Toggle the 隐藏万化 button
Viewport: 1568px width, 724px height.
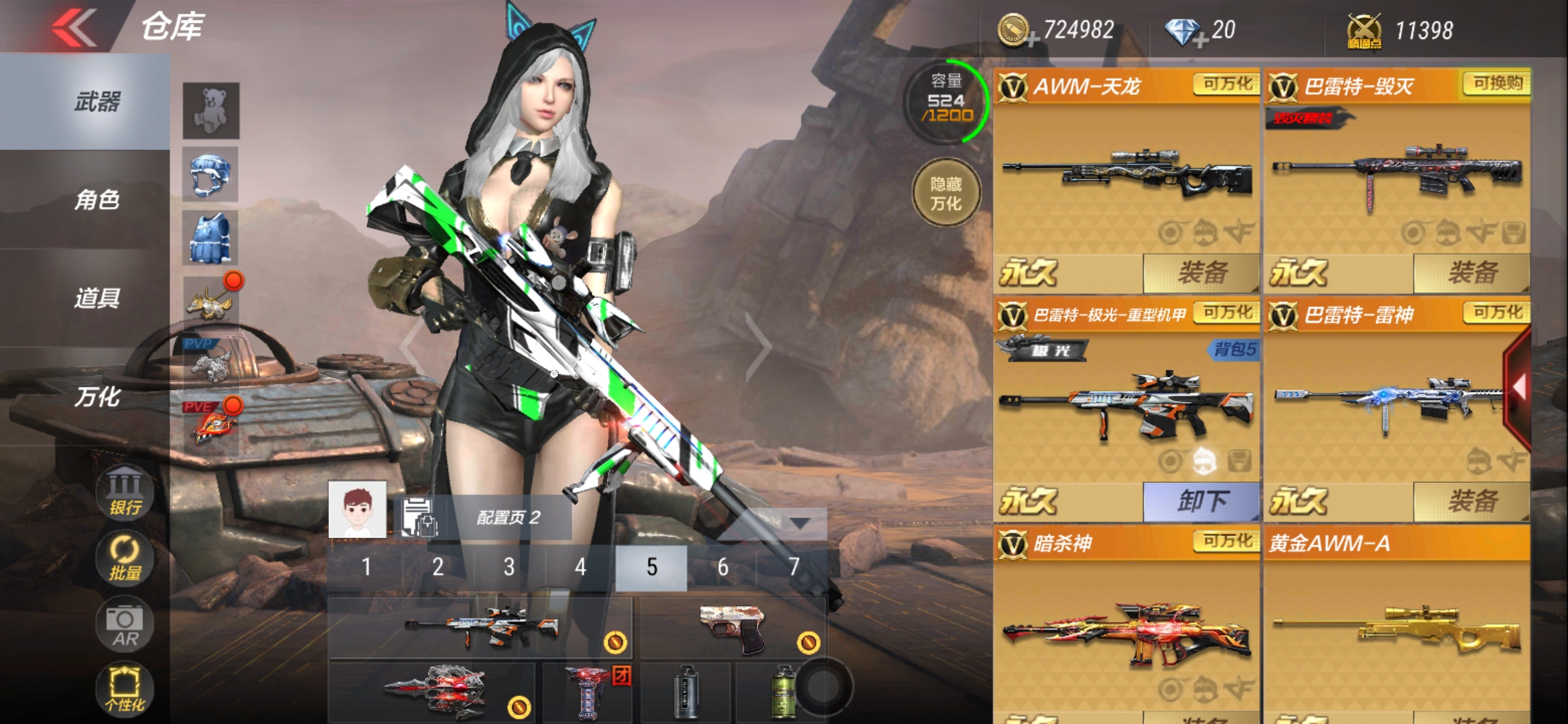945,193
